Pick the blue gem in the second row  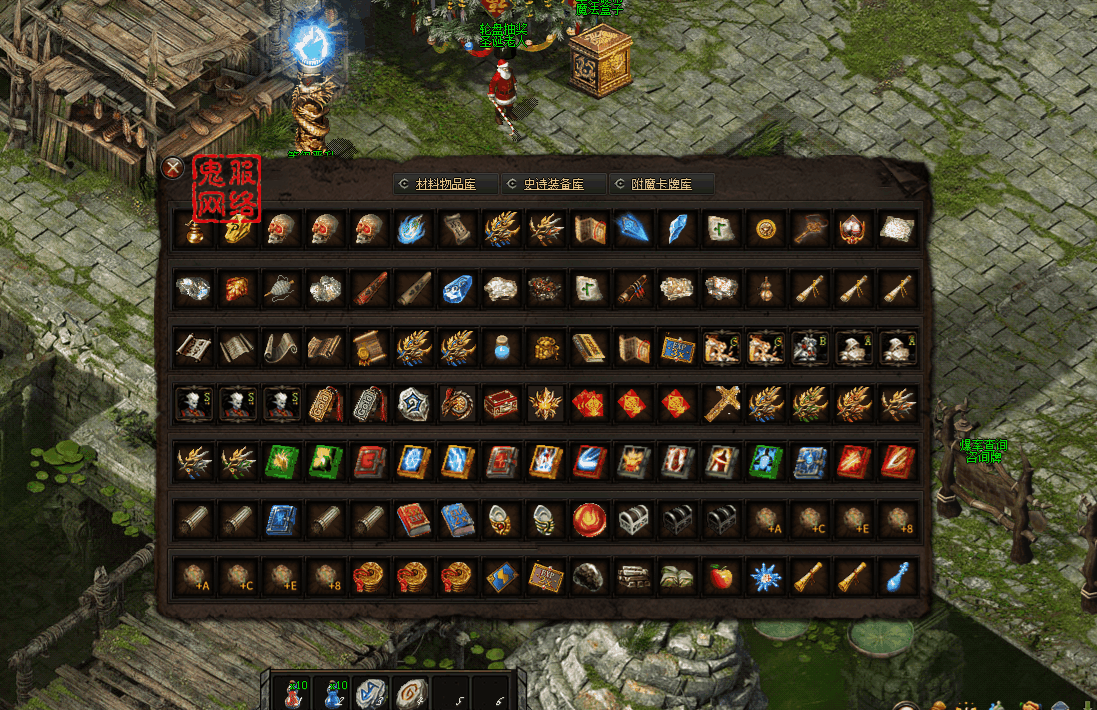(457, 288)
